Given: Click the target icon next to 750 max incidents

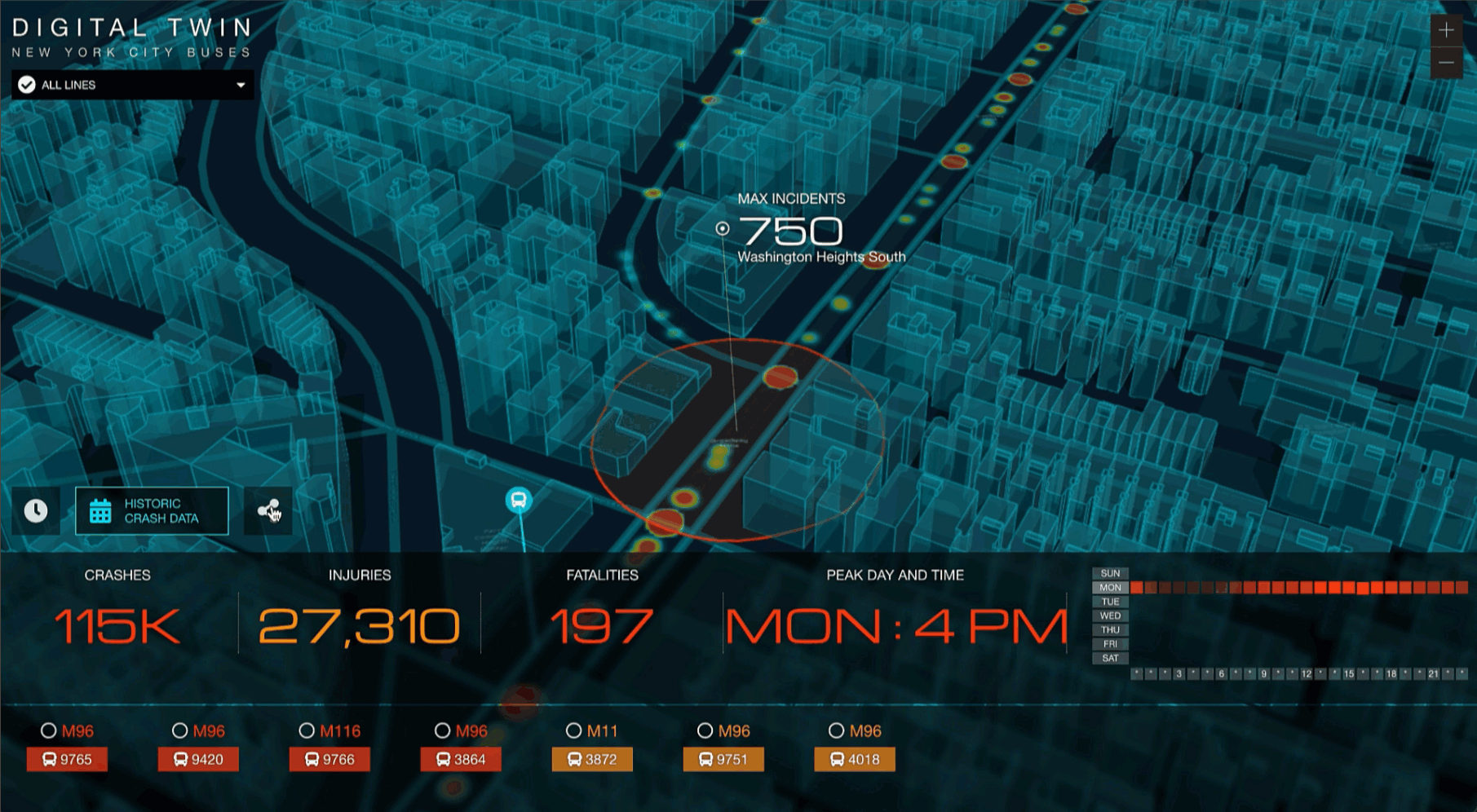Looking at the screenshot, I should coord(724,227).
